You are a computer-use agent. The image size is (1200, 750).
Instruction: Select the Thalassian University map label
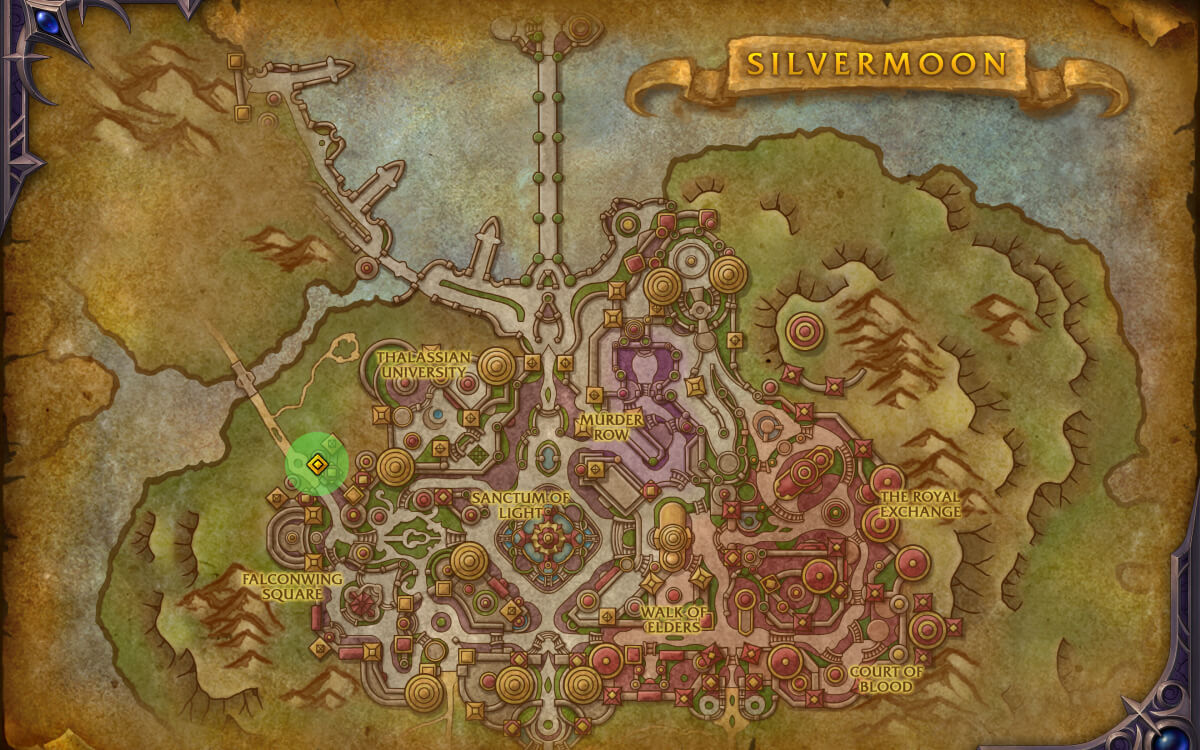click(422, 364)
